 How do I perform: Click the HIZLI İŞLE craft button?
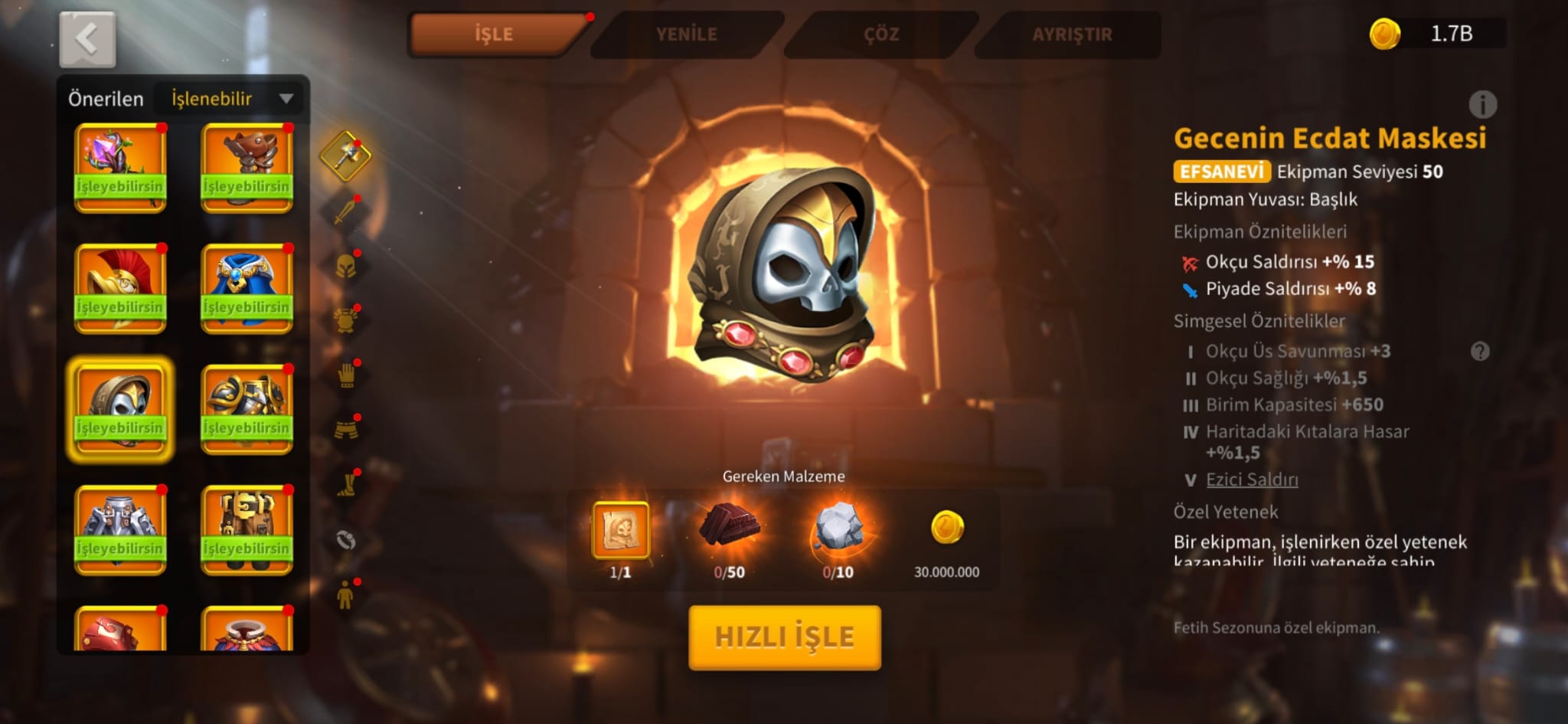(x=785, y=637)
